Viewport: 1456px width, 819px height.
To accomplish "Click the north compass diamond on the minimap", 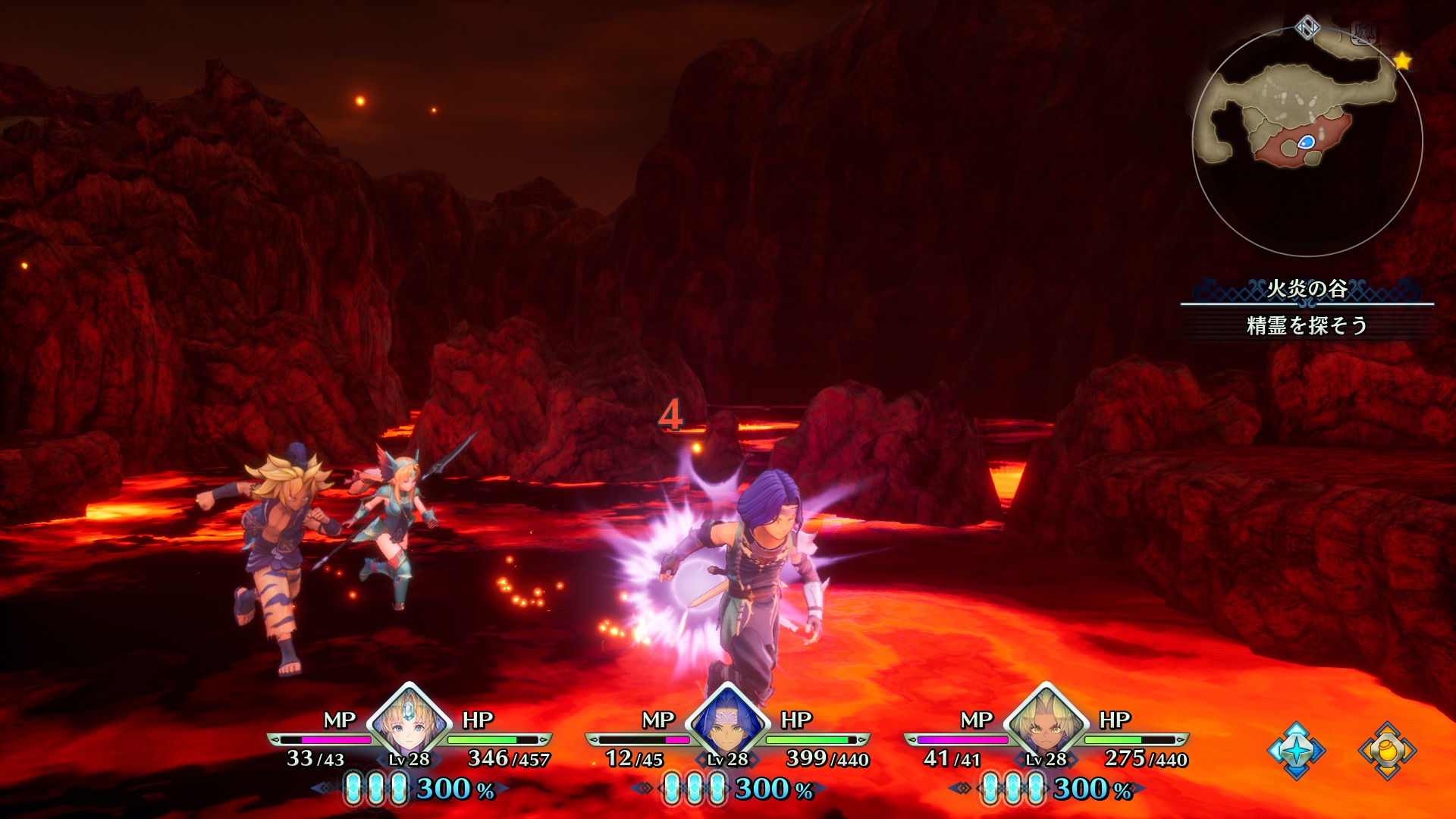I will pyautogui.click(x=1307, y=29).
